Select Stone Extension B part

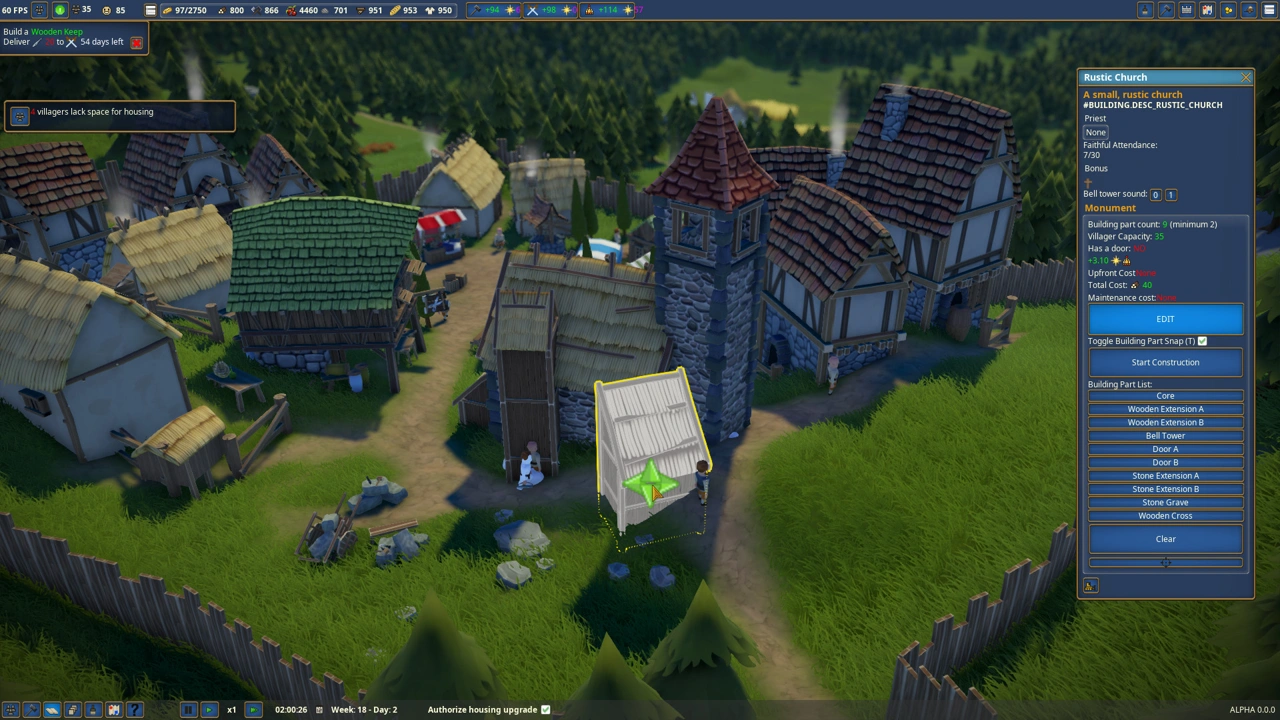[x=1165, y=489]
